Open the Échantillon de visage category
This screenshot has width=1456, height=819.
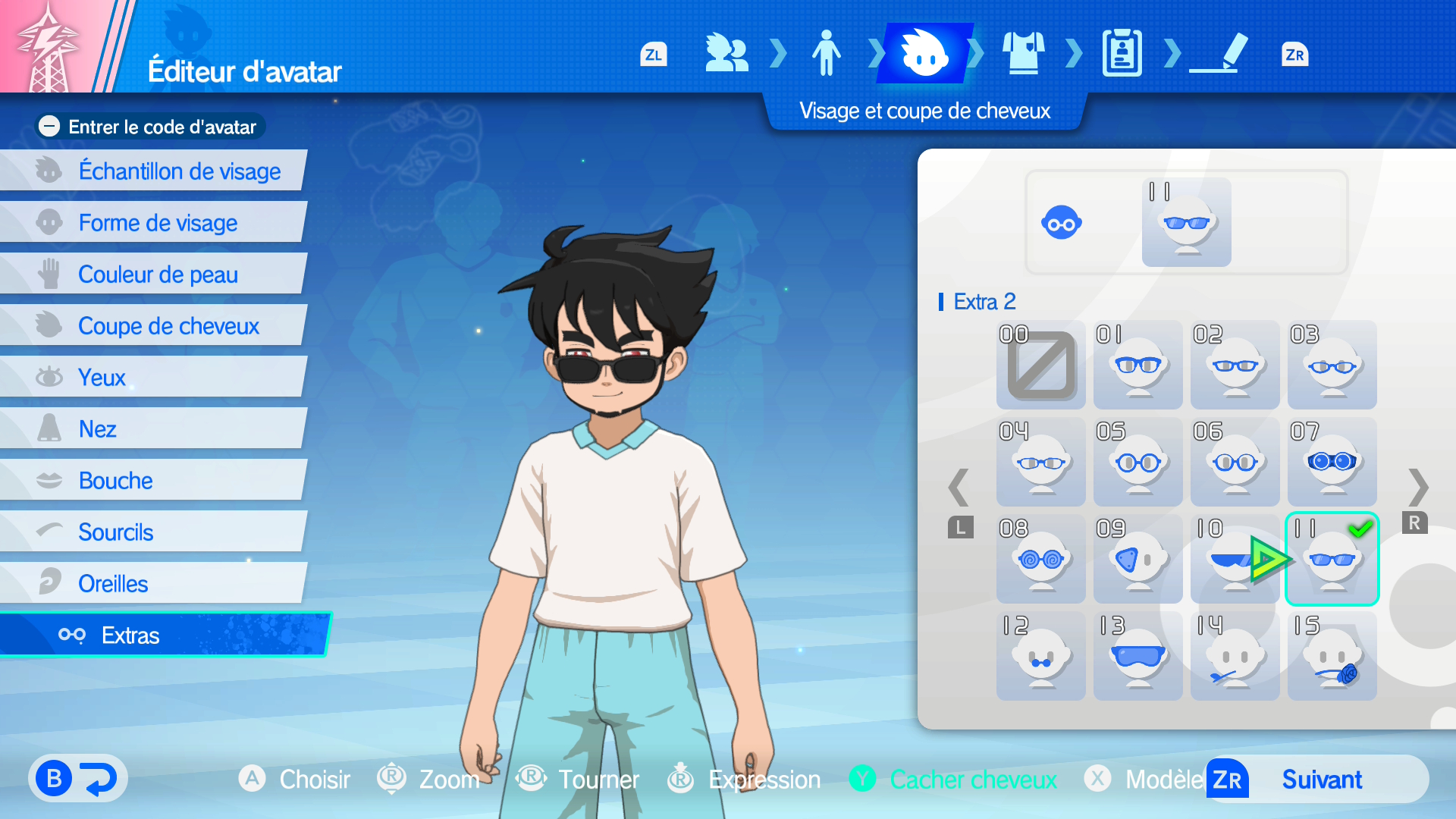(179, 171)
